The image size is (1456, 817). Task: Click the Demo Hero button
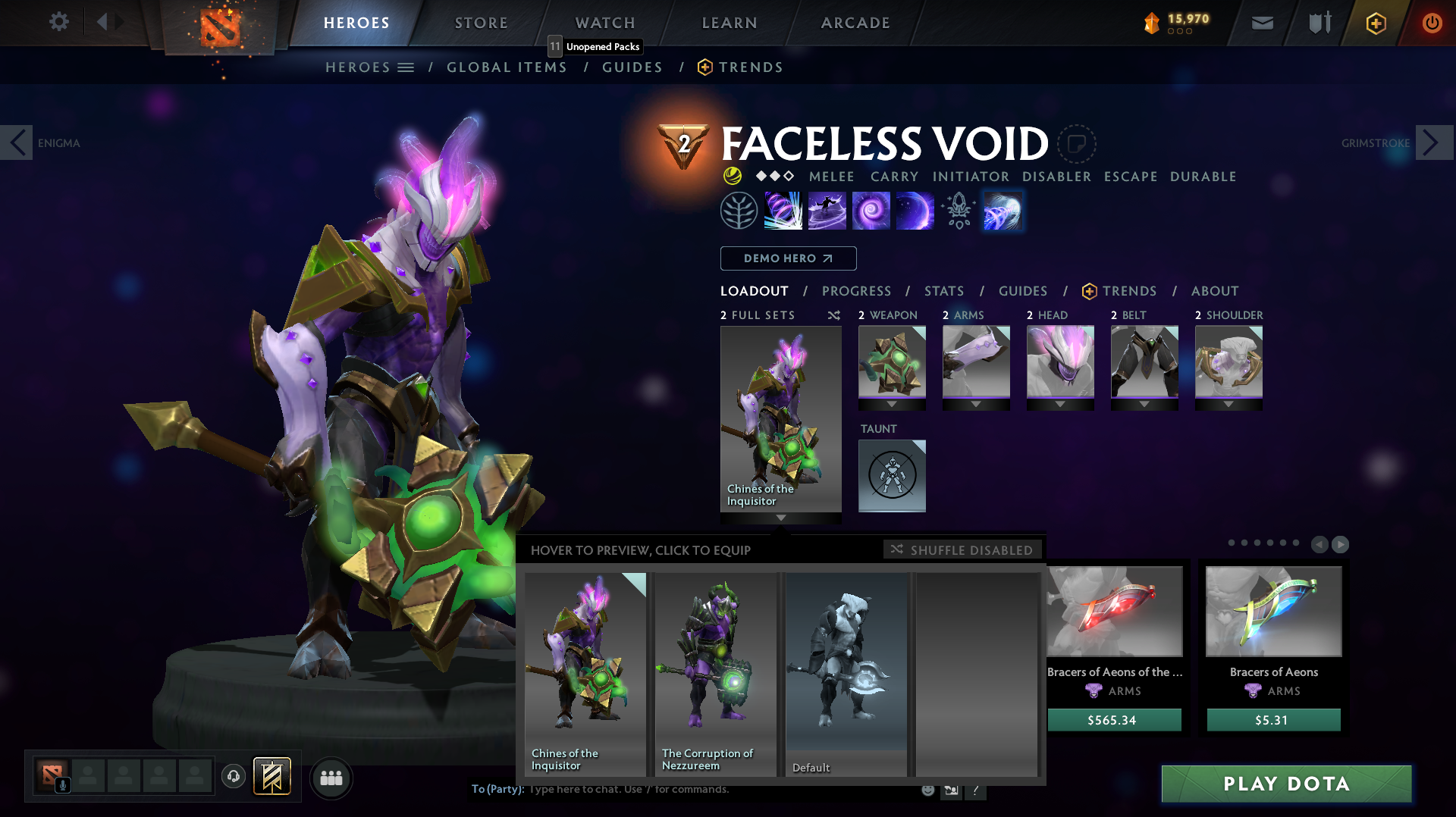(788, 258)
